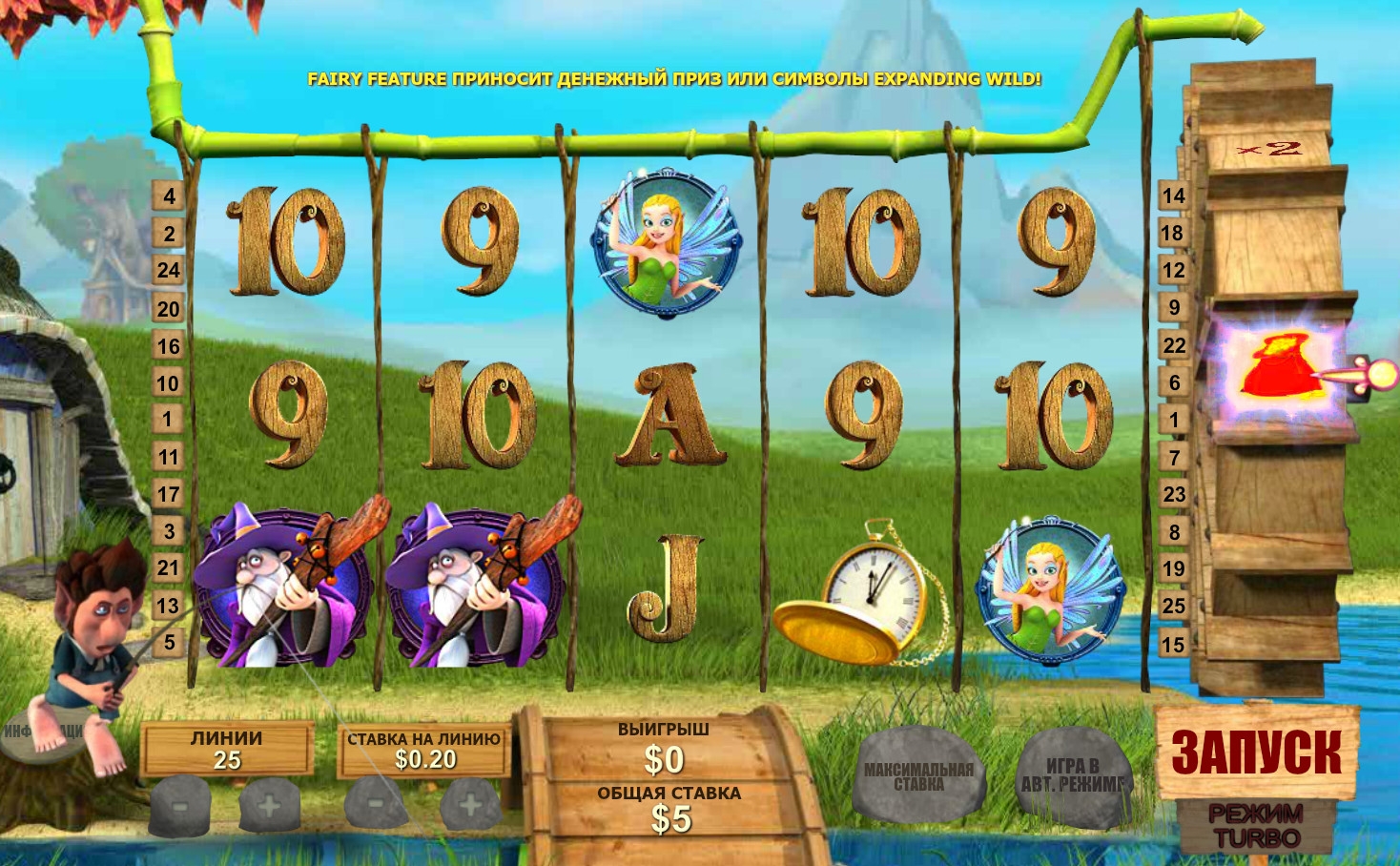Toggle РЕЖИМ TURBO mode
Screen dimensions: 1400x866
pyautogui.click(x=1256, y=826)
